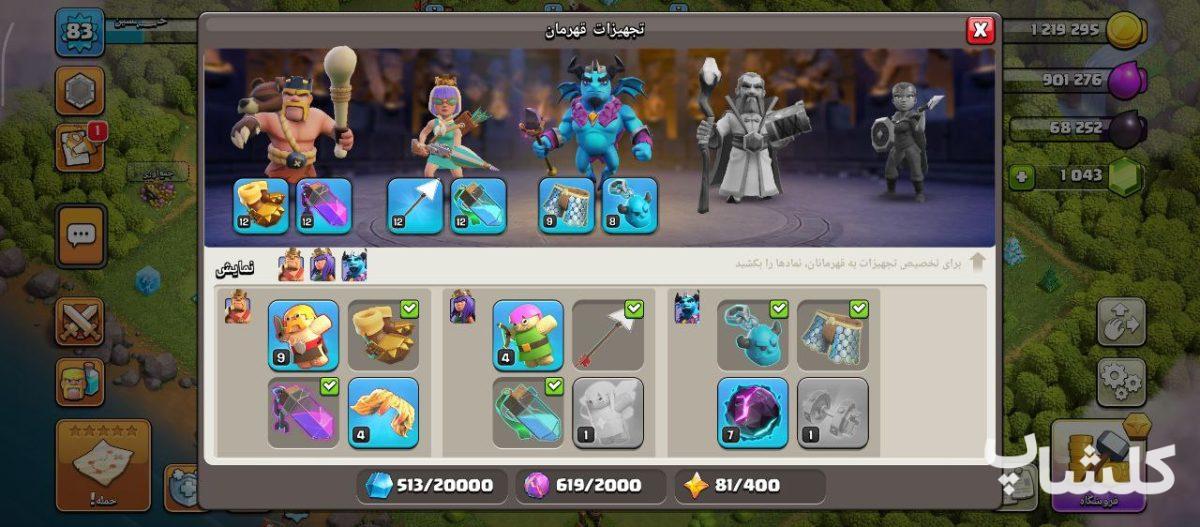1200x527 pixels.
Task: Toggle the Minion Prince display filter icon
Action: pyautogui.click(x=354, y=266)
